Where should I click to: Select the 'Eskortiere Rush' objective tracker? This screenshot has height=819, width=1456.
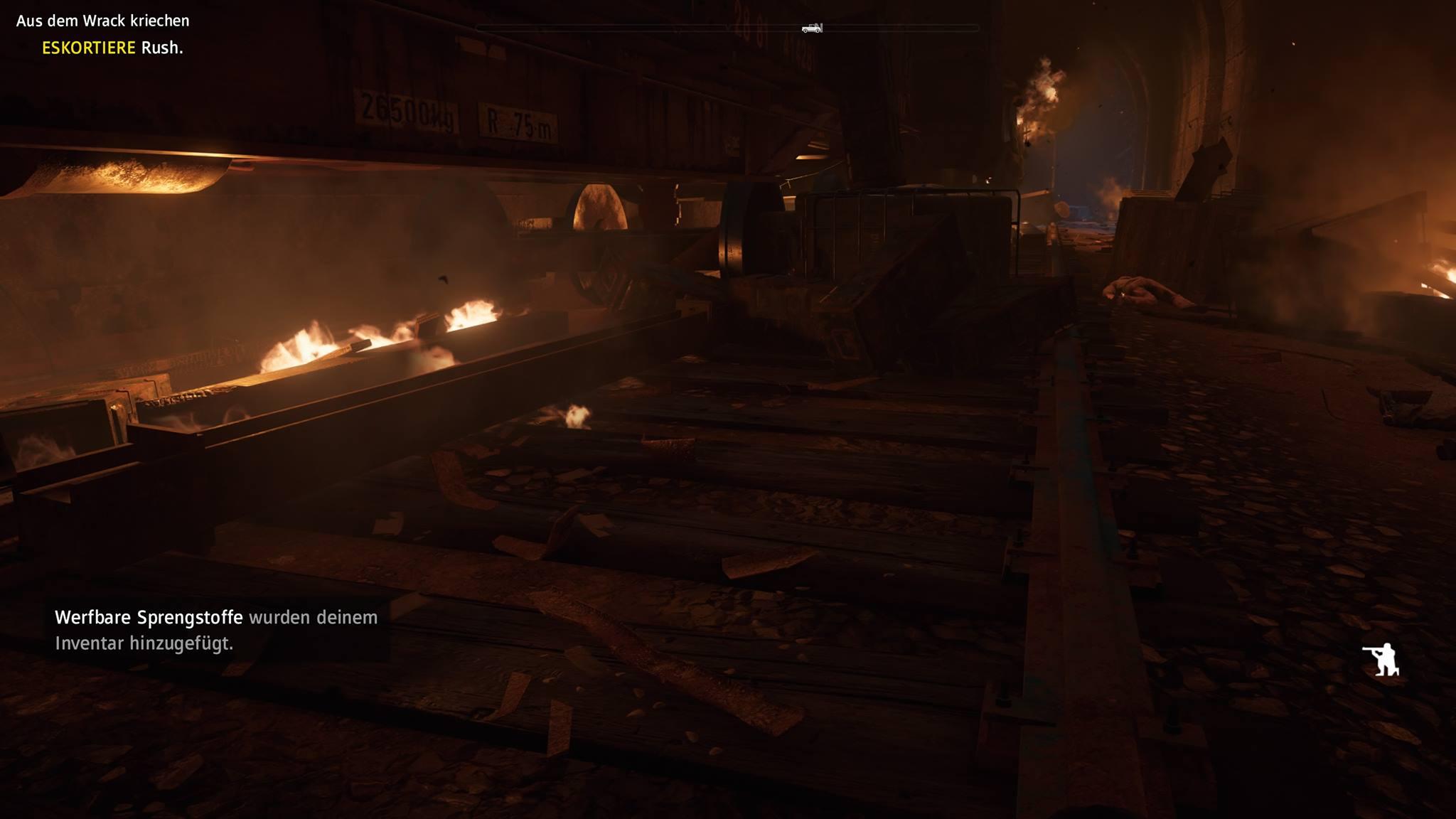(112, 48)
